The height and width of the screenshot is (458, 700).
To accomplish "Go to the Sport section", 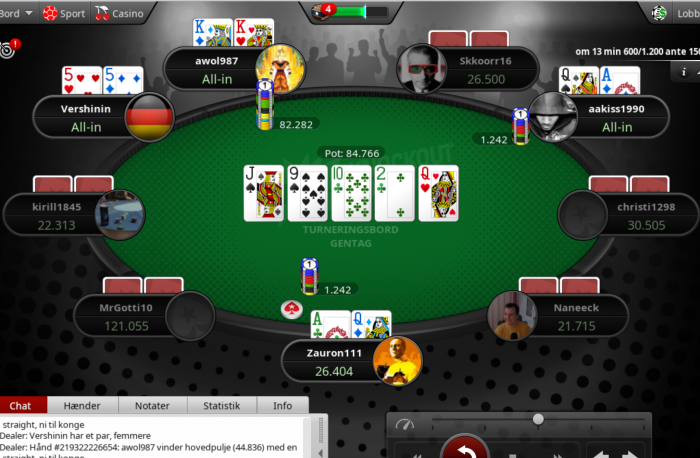I will click(x=66, y=14).
